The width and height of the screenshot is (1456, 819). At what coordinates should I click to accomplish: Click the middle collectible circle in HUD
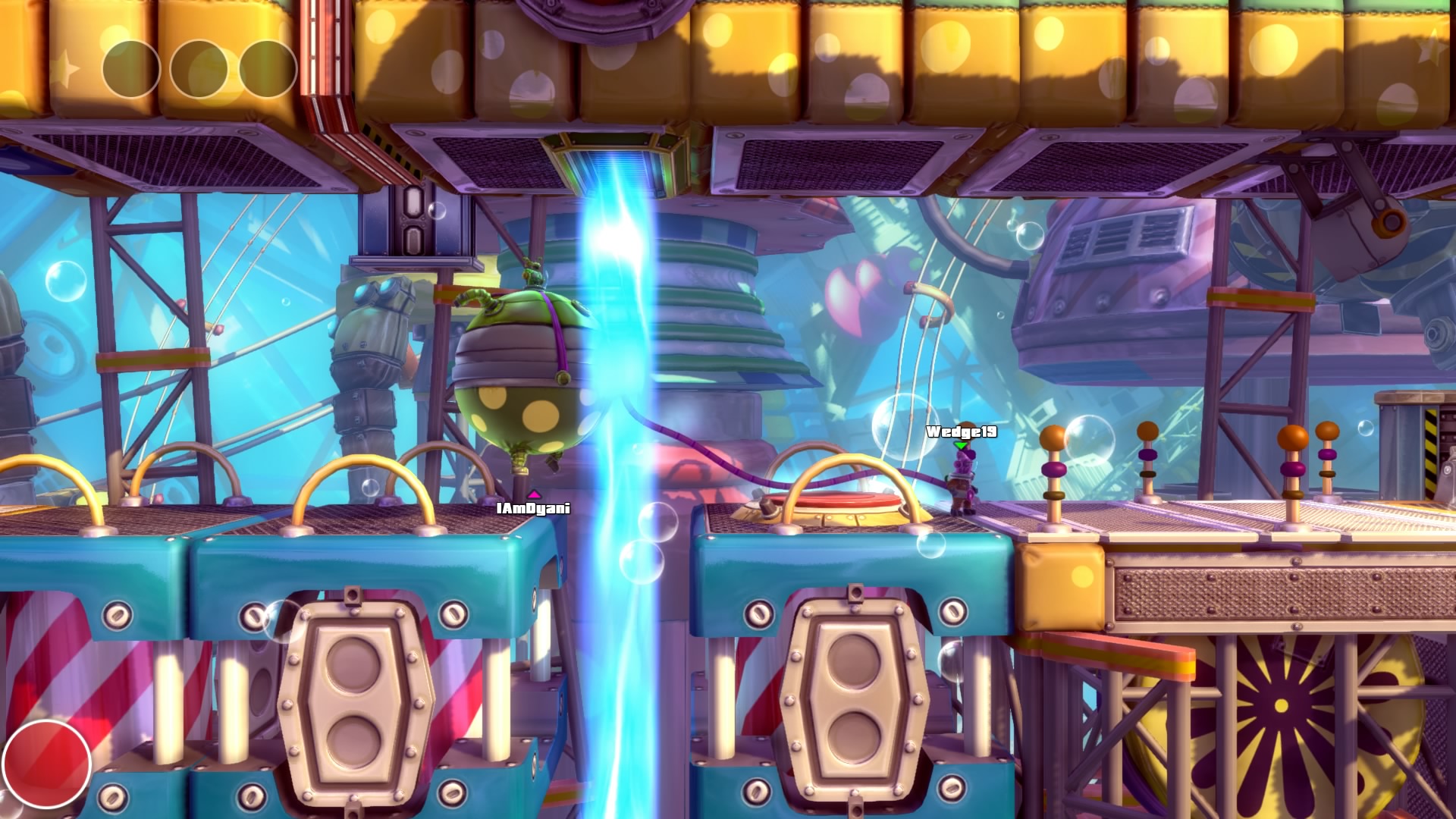coord(199,68)
